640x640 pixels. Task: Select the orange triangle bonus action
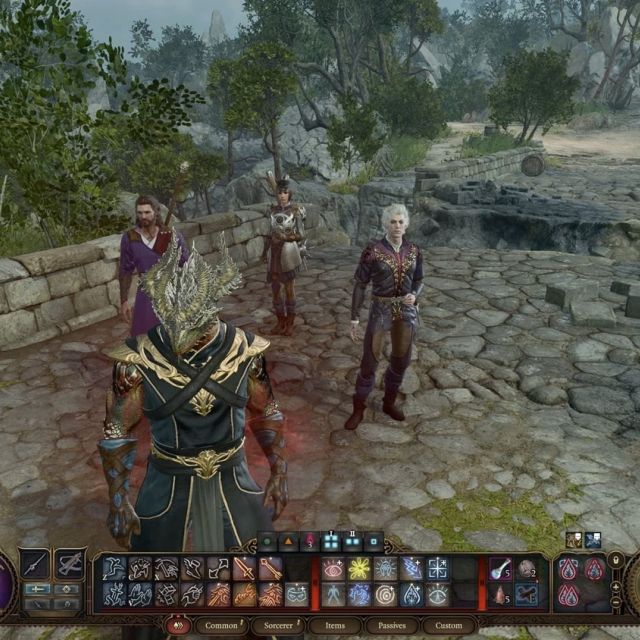click(x=288, y=543)
